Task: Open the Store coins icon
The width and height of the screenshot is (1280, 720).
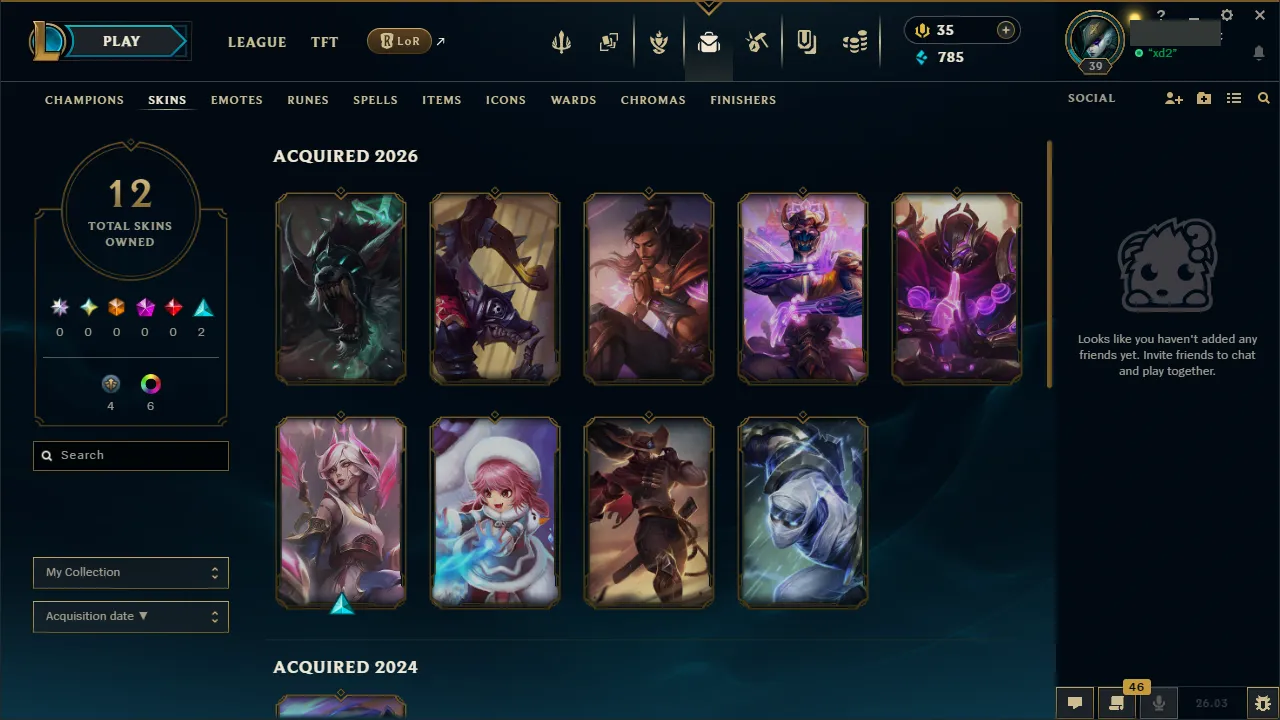Action: pyautogui.click(x=855, y=41)
